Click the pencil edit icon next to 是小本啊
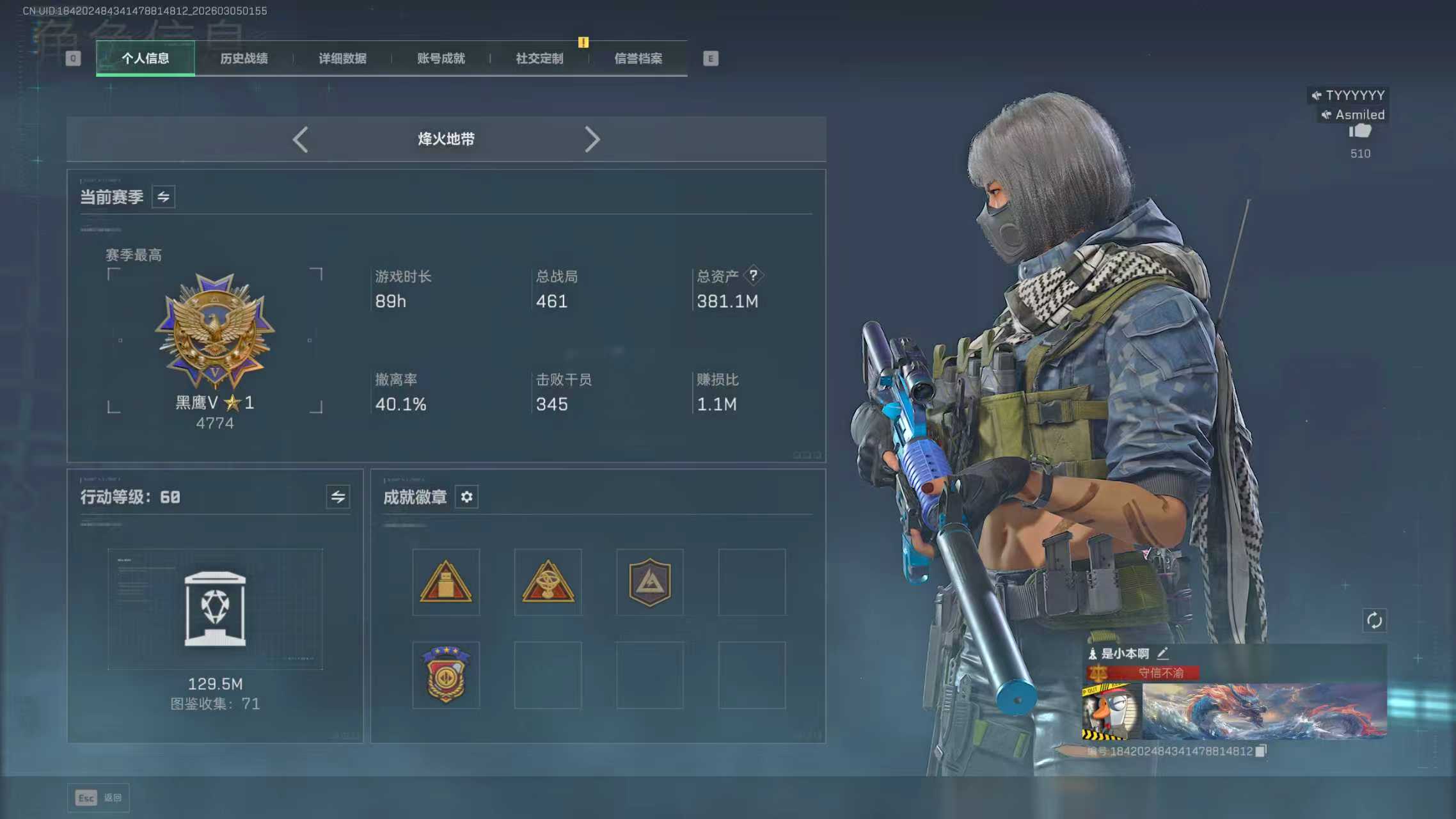This screenshot has width=1456, height=819. coord(1163,654)
